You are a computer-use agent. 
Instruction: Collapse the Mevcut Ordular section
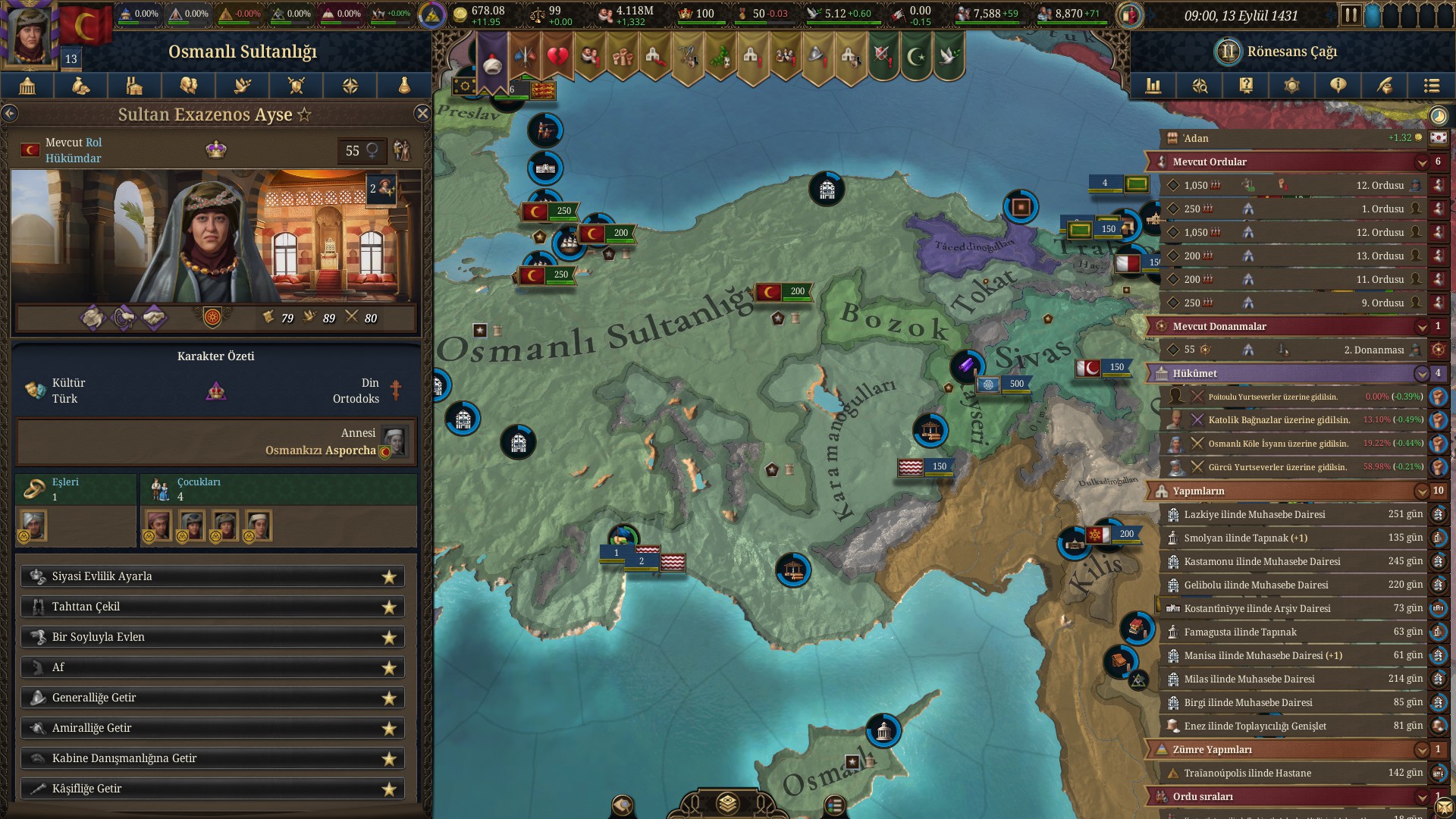pos(1422,162)
